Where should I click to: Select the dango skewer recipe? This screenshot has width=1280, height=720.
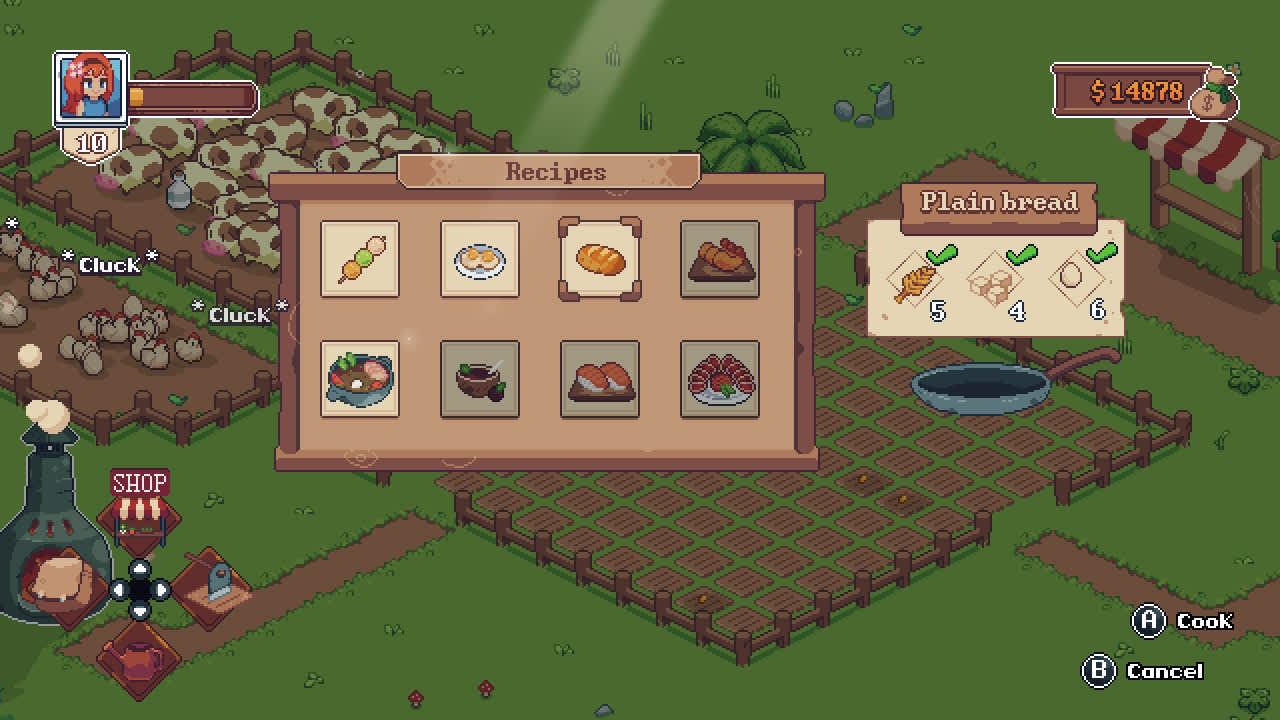[x=360, y=261]
